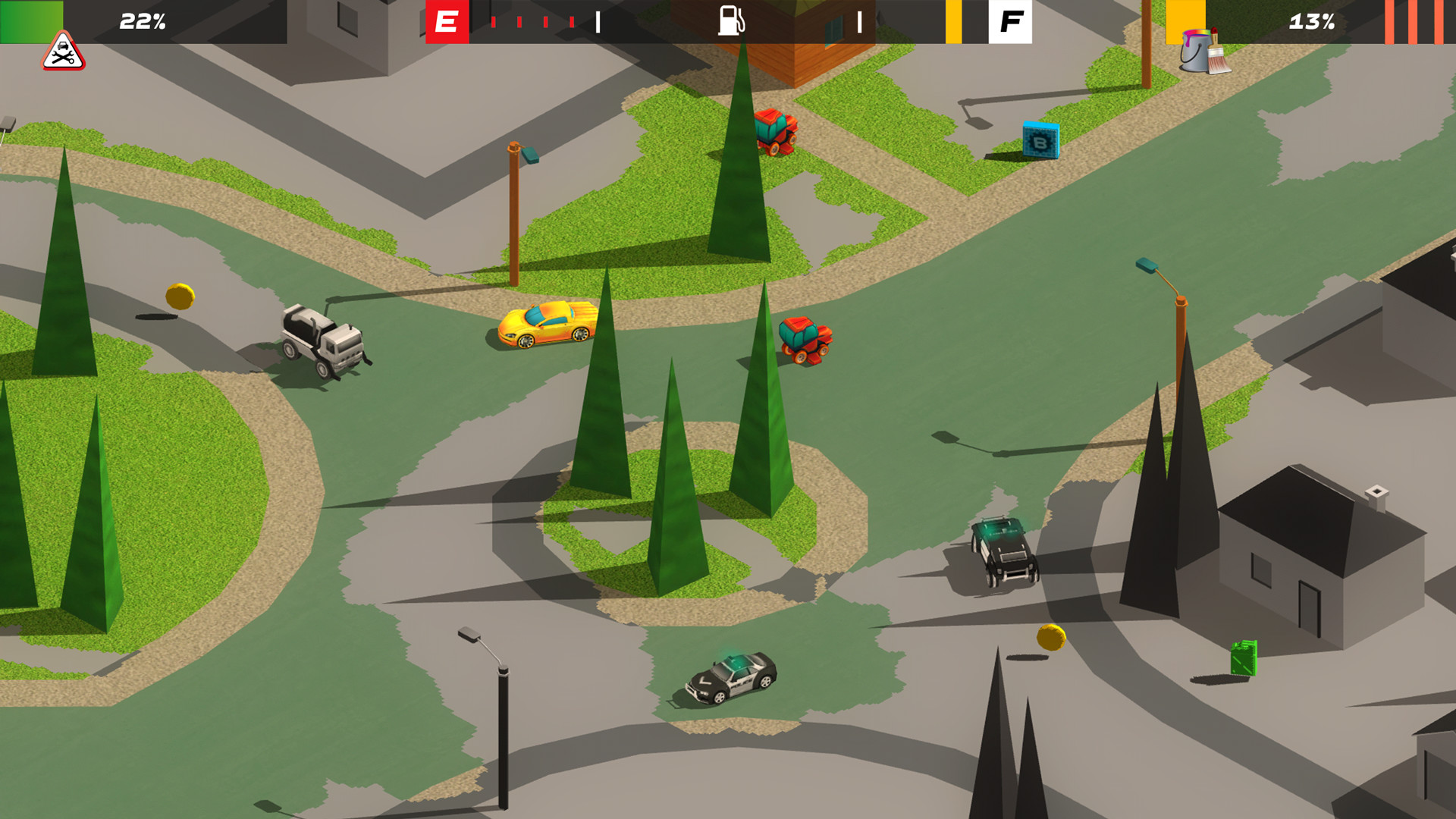
Task: Click the red harvester near the roundabout center
Action: tap(805, 338)
